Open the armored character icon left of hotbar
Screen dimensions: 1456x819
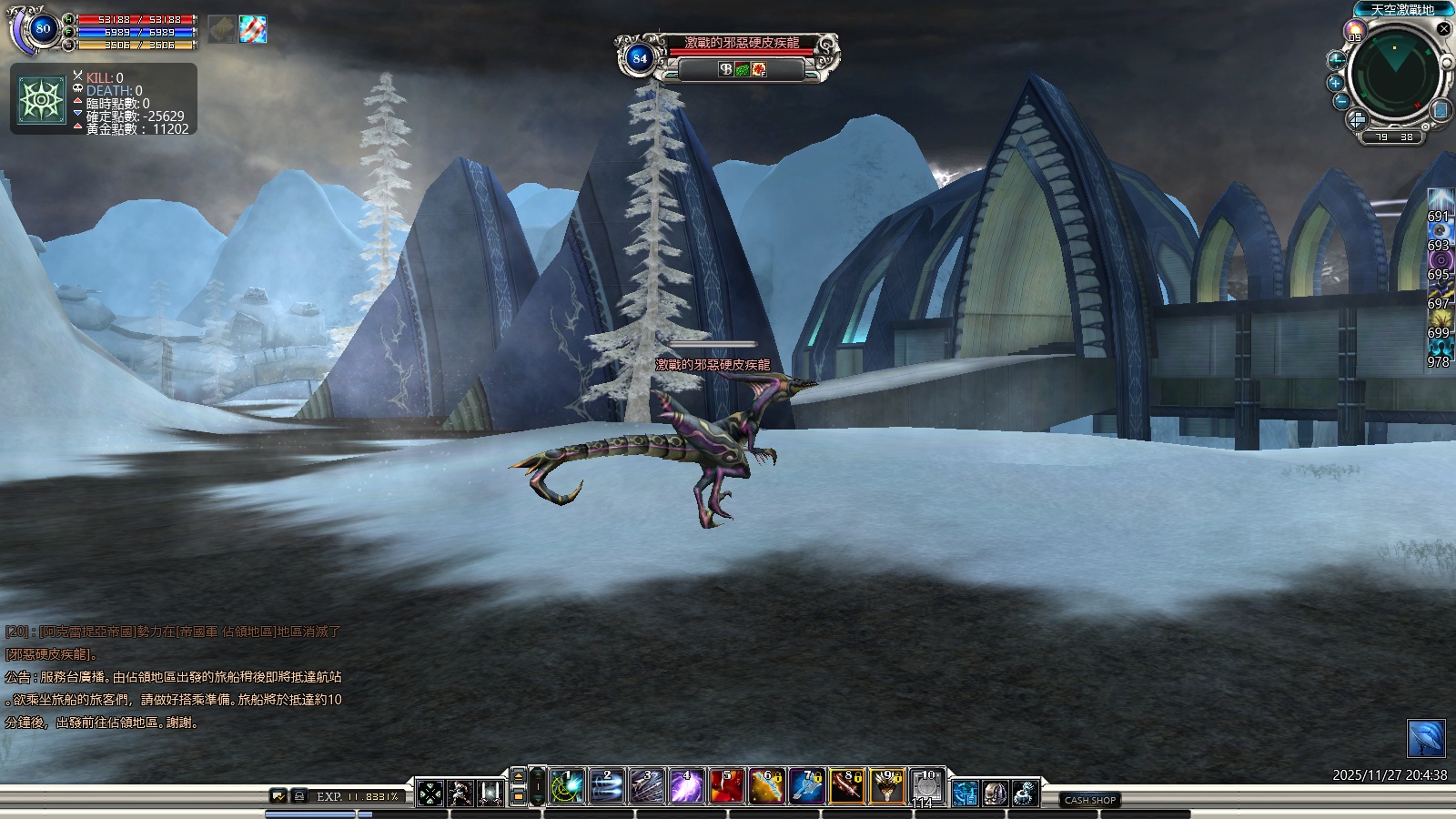(x=460, y=793)
